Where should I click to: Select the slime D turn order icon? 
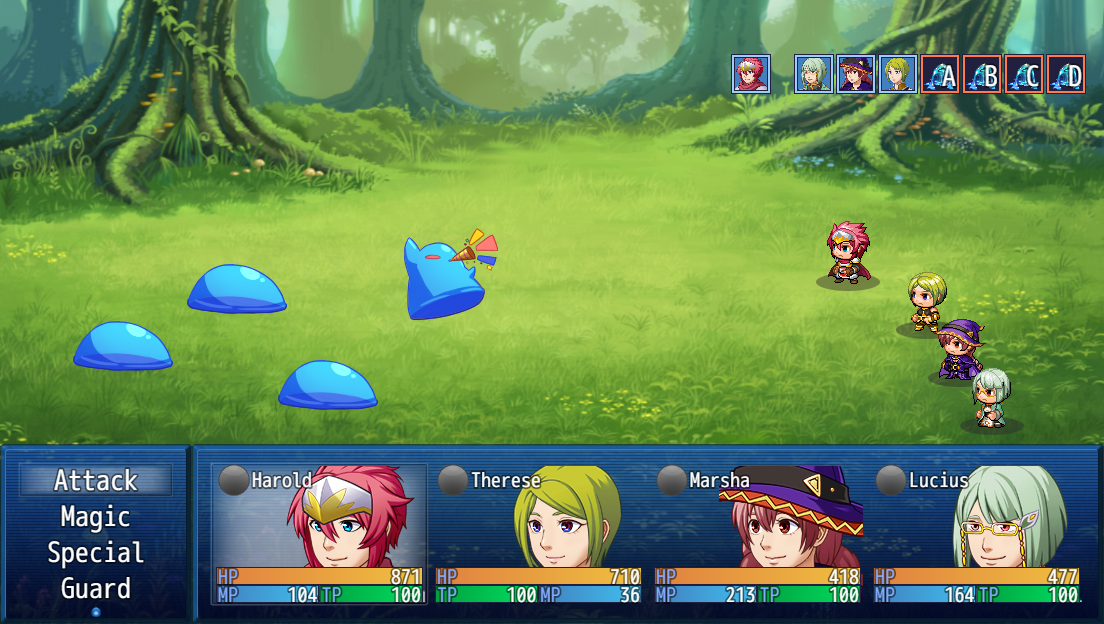(x=1066, y=74)
